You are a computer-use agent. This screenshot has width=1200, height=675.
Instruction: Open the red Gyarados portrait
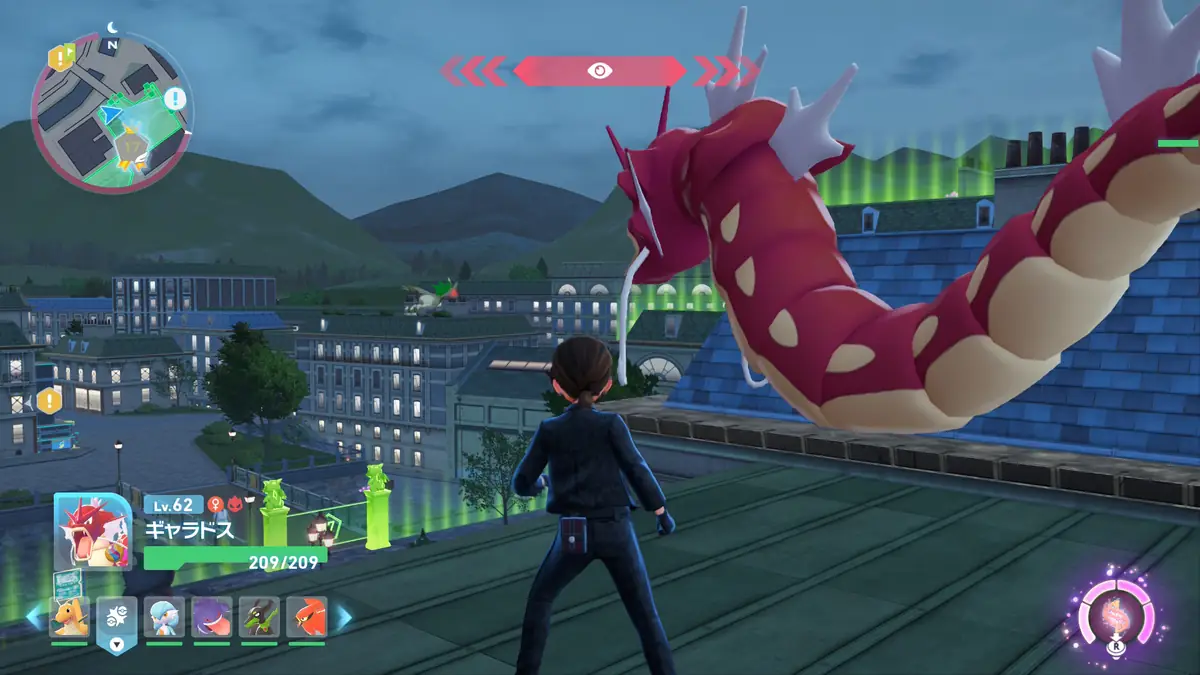[92, 532]
